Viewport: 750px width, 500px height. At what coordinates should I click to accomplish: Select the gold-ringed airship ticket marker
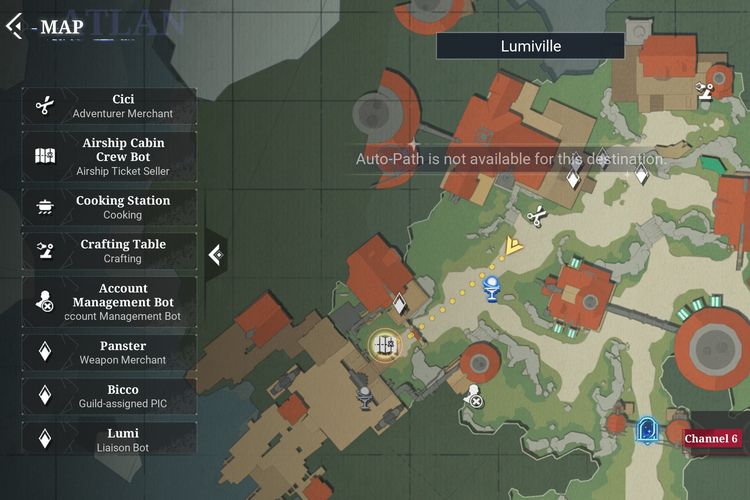click(x=384, y=345)
